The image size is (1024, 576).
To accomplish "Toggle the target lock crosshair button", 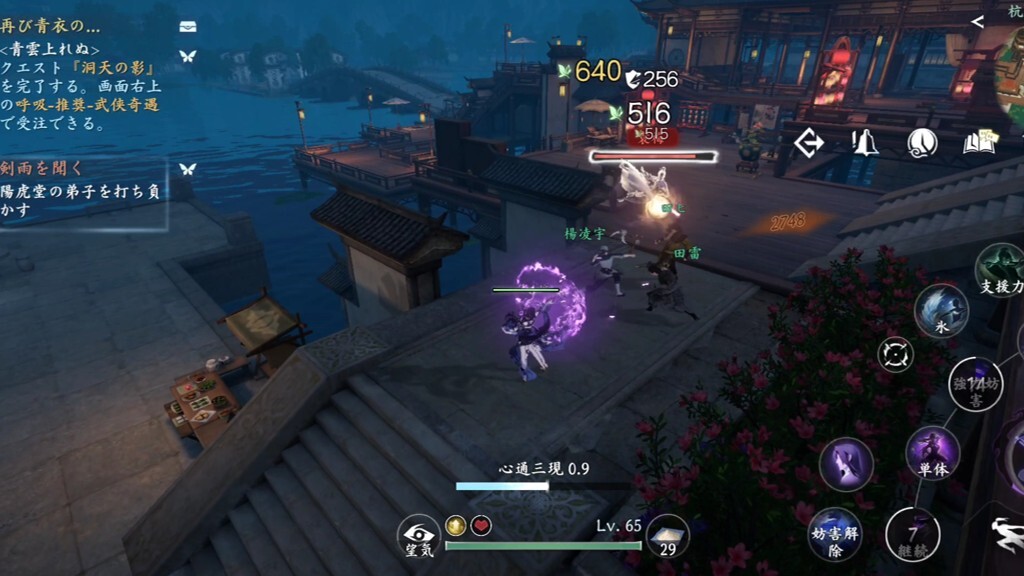I will coord(895,354).
